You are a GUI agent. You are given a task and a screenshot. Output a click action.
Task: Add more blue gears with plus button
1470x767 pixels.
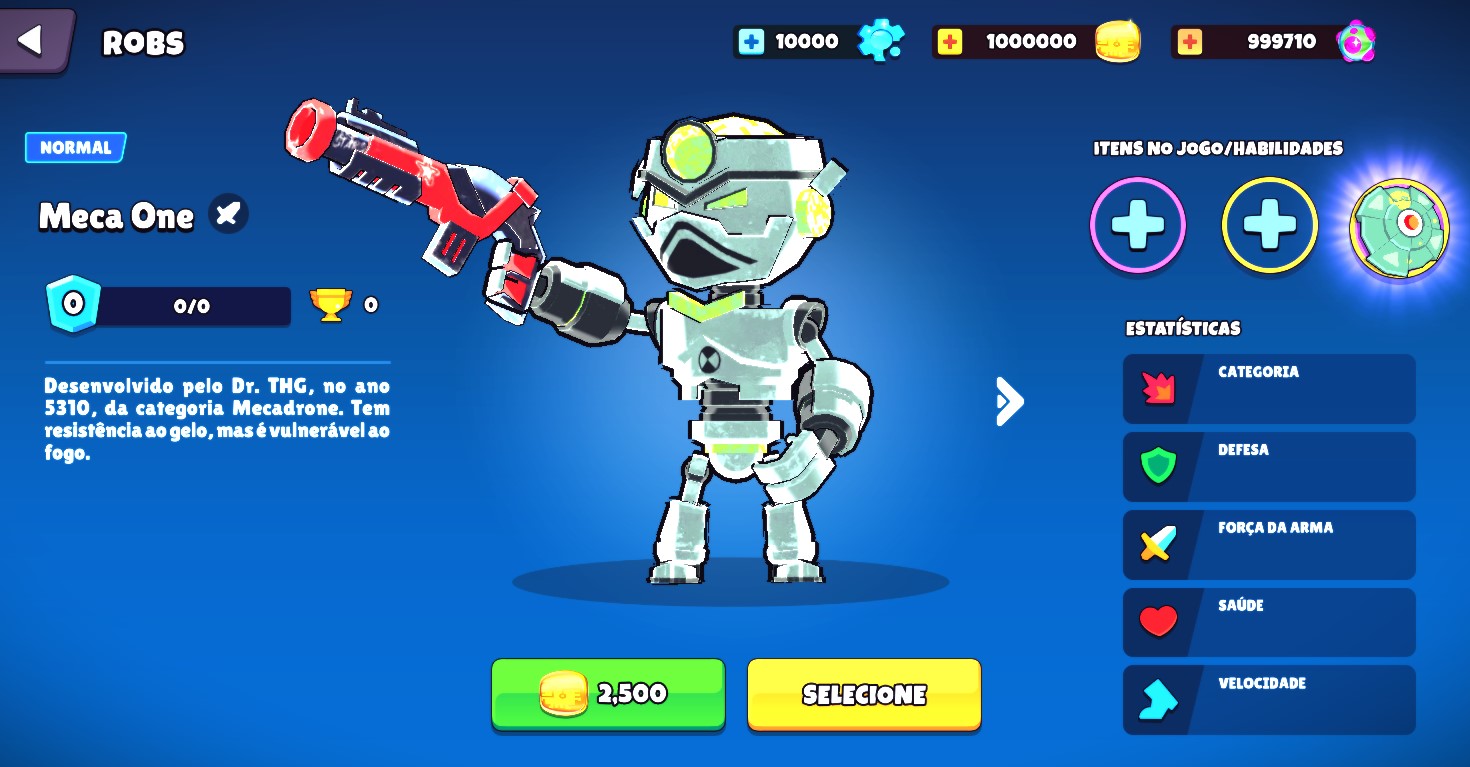pyautogui.click(x=750, y=41)
